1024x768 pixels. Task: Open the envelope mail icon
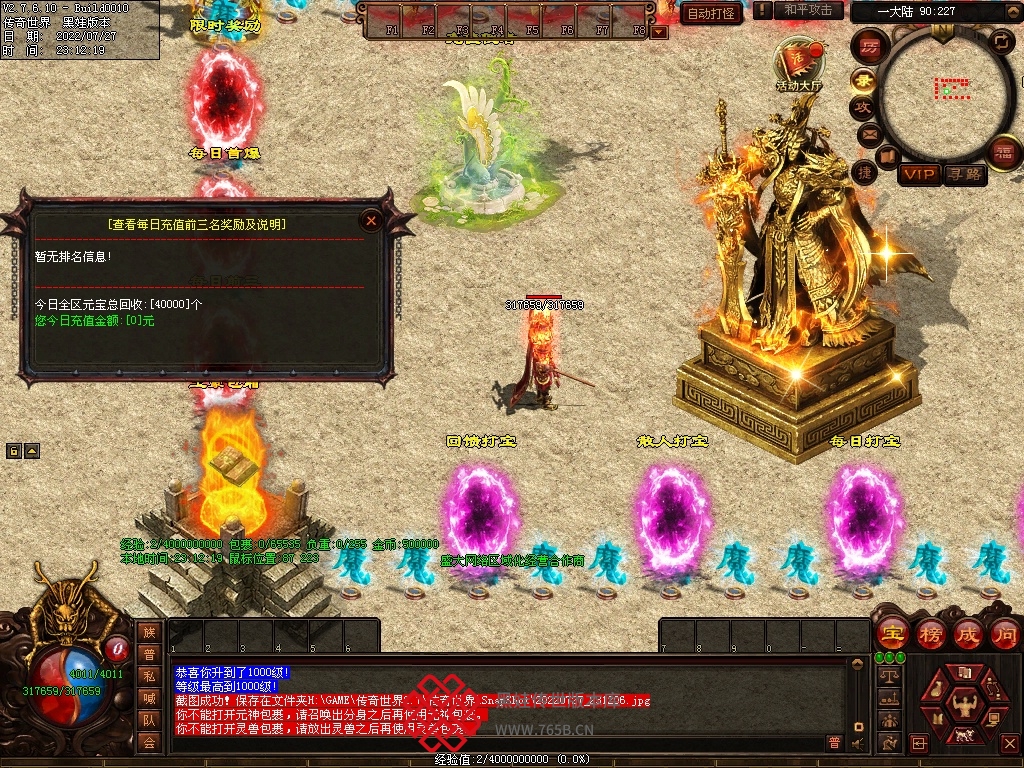click(867, 133)
